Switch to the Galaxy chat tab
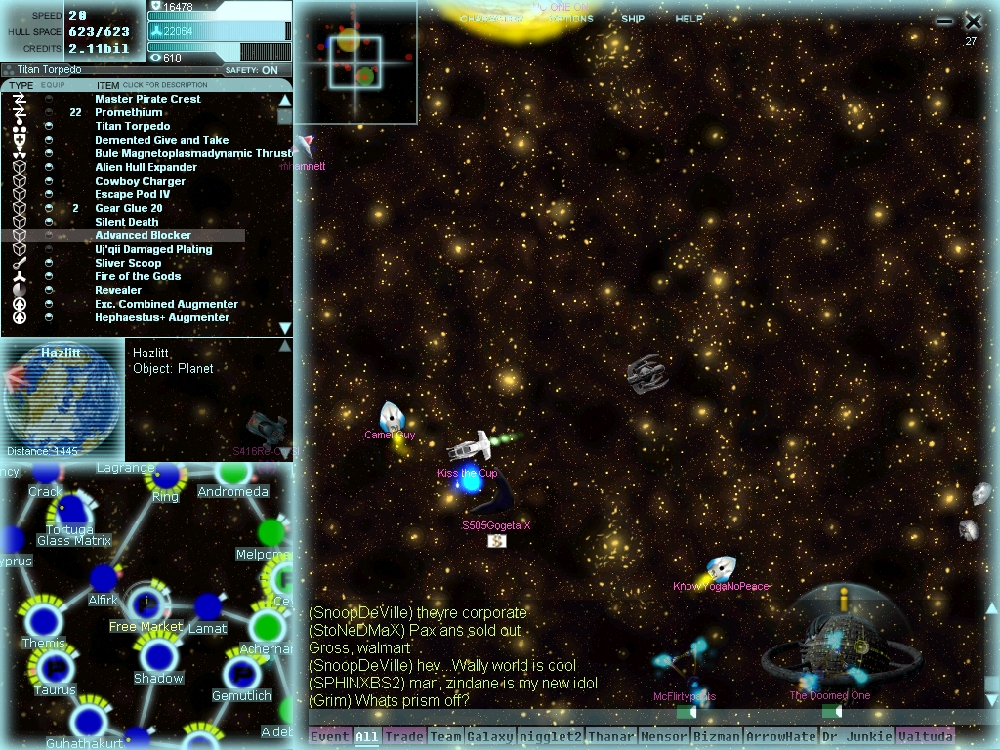 pyautogui.click(x=490, y=737)
